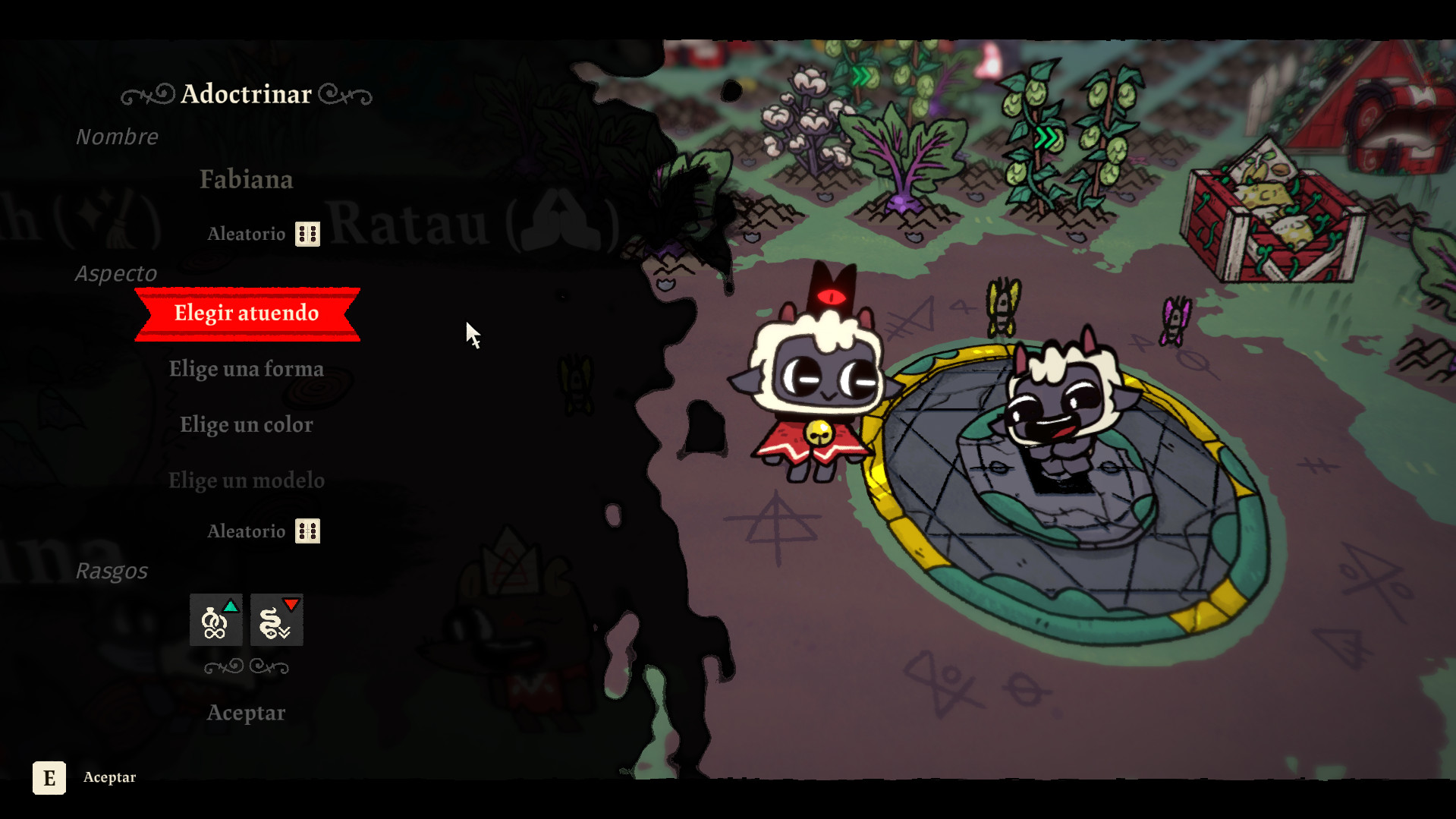Click the E key prompt at bottom left
The height and width of the screenshot is (819, 1456).
(49, 777)
